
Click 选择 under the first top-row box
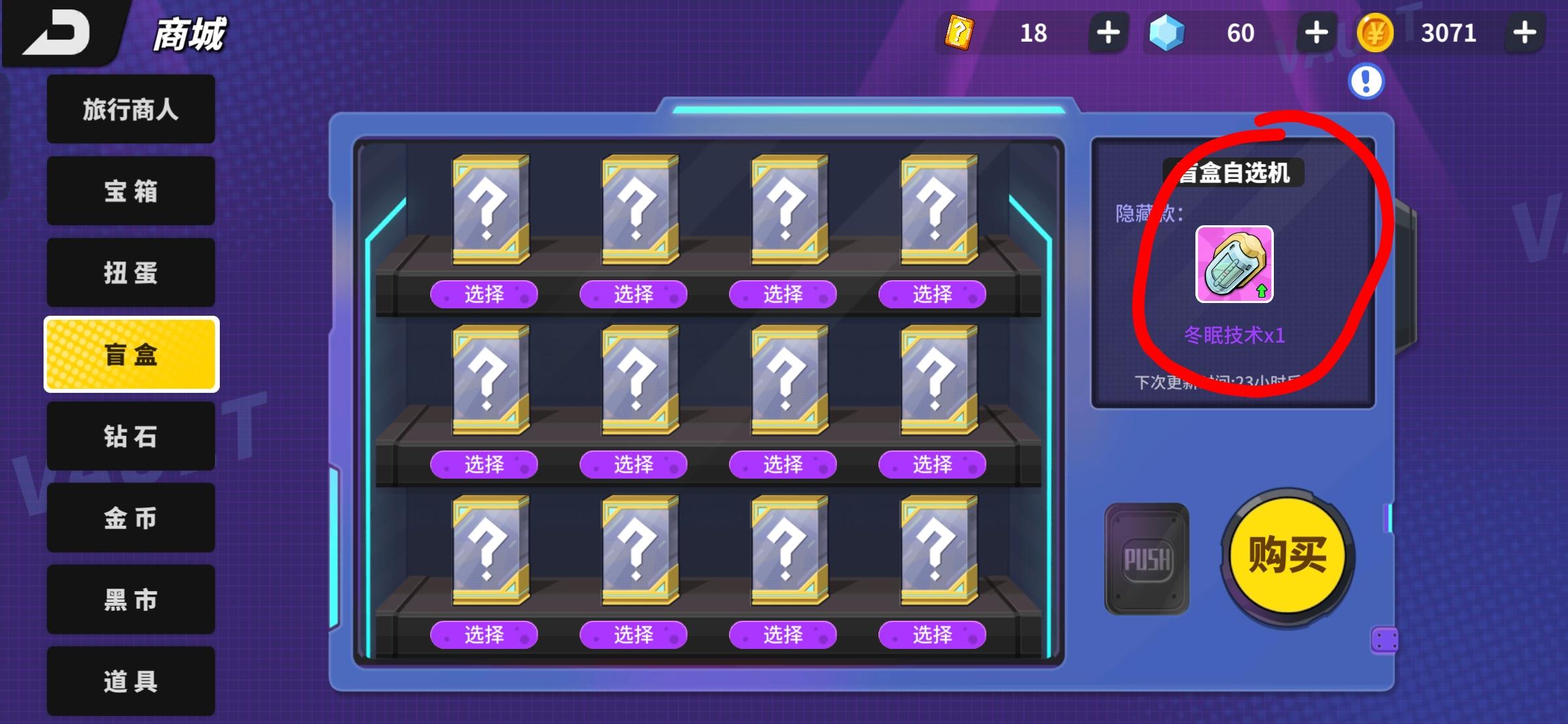coord(484,293)
